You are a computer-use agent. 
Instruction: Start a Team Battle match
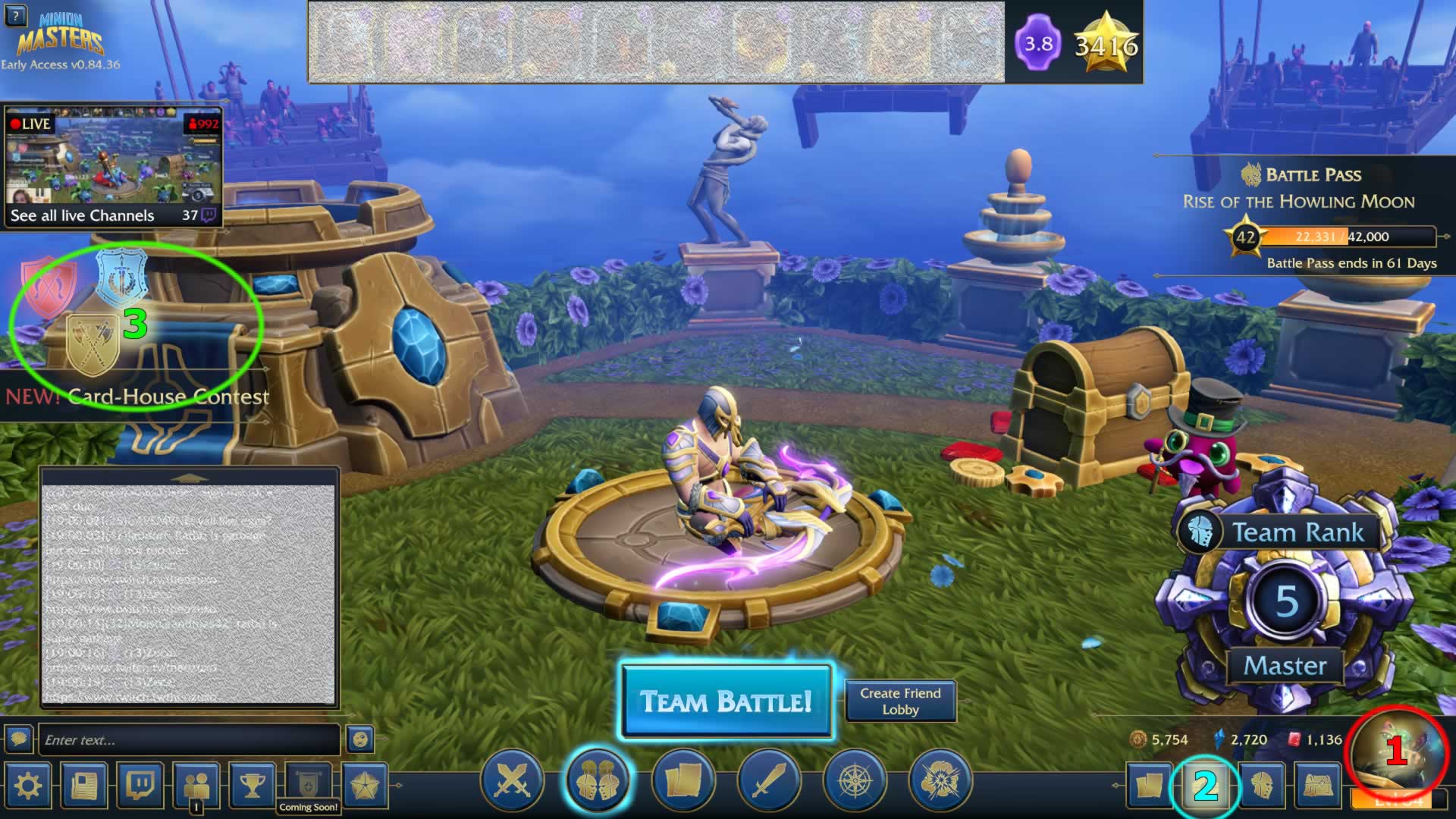(726, 701)
